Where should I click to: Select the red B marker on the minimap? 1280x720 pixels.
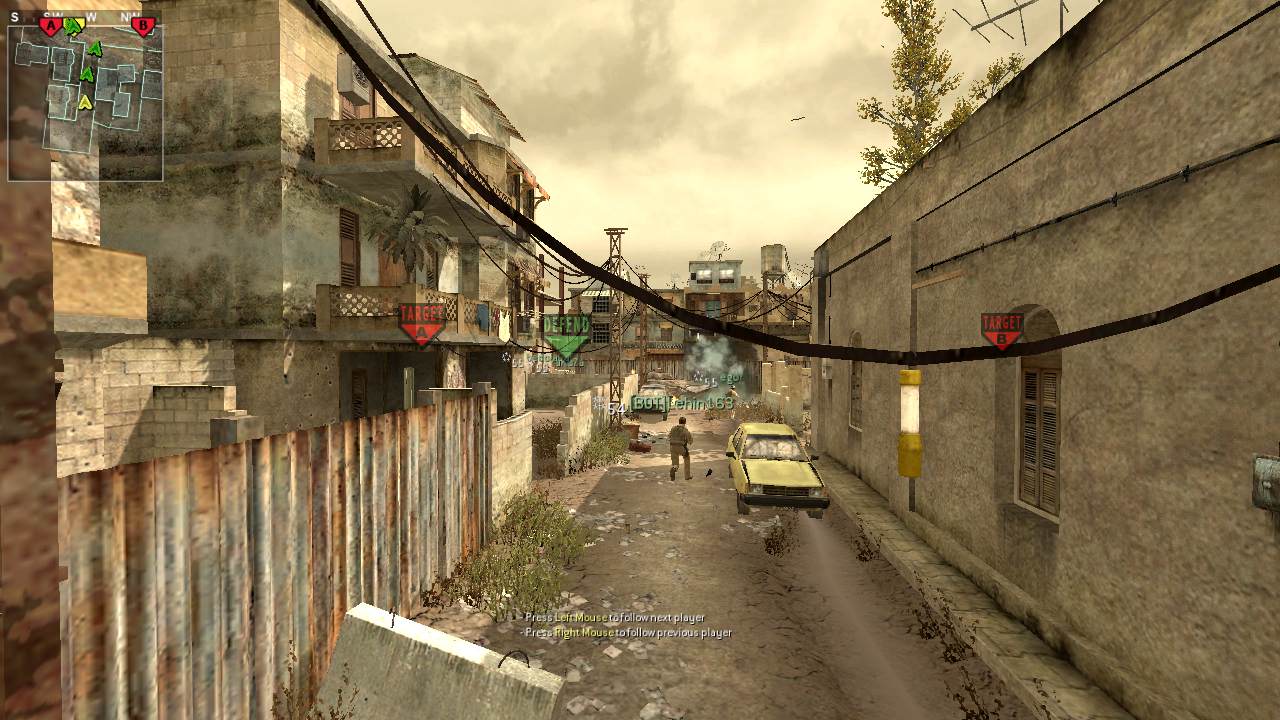click(x=143, y=26)
